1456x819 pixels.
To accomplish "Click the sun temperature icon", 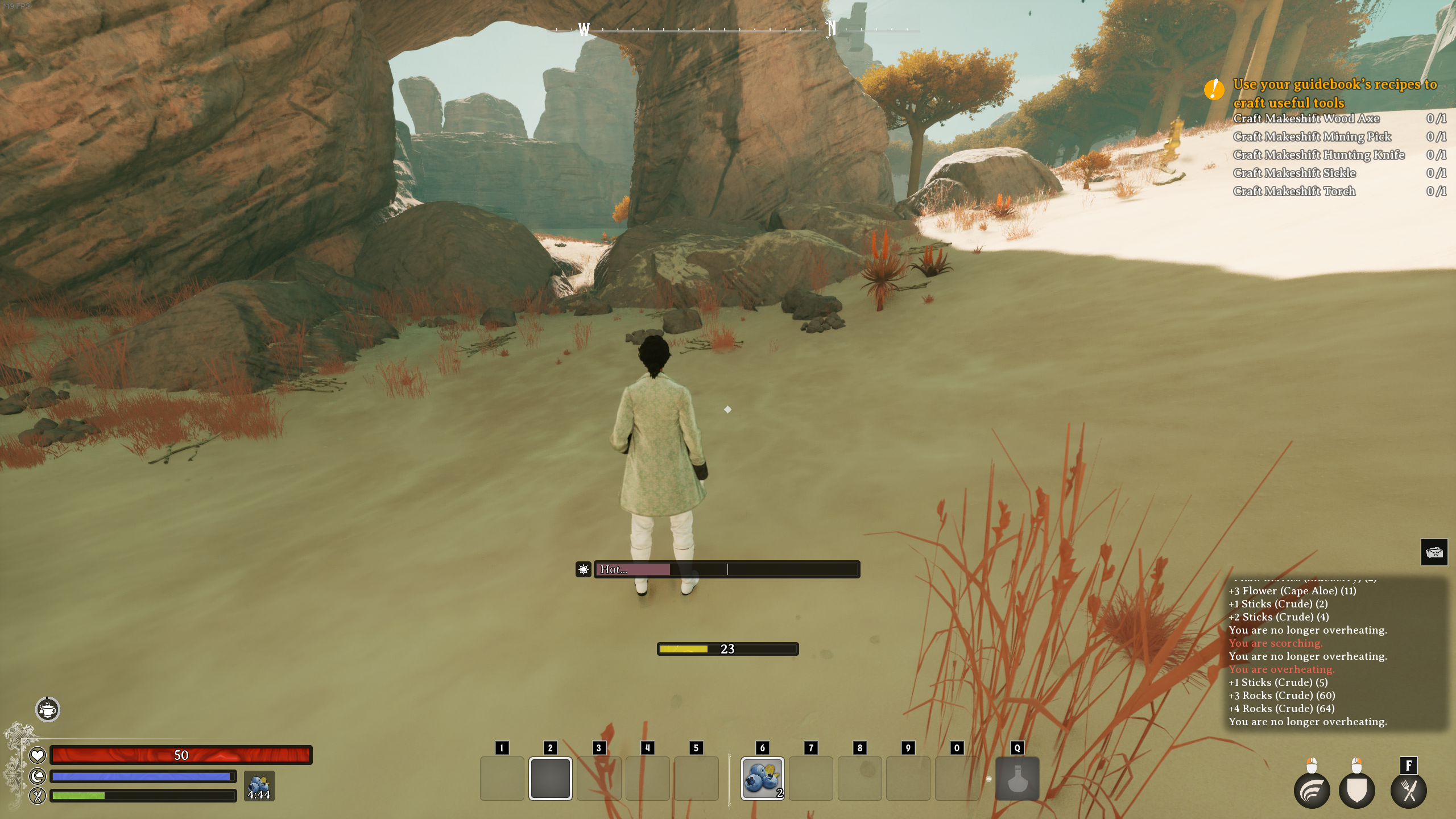I will [584, 569].
